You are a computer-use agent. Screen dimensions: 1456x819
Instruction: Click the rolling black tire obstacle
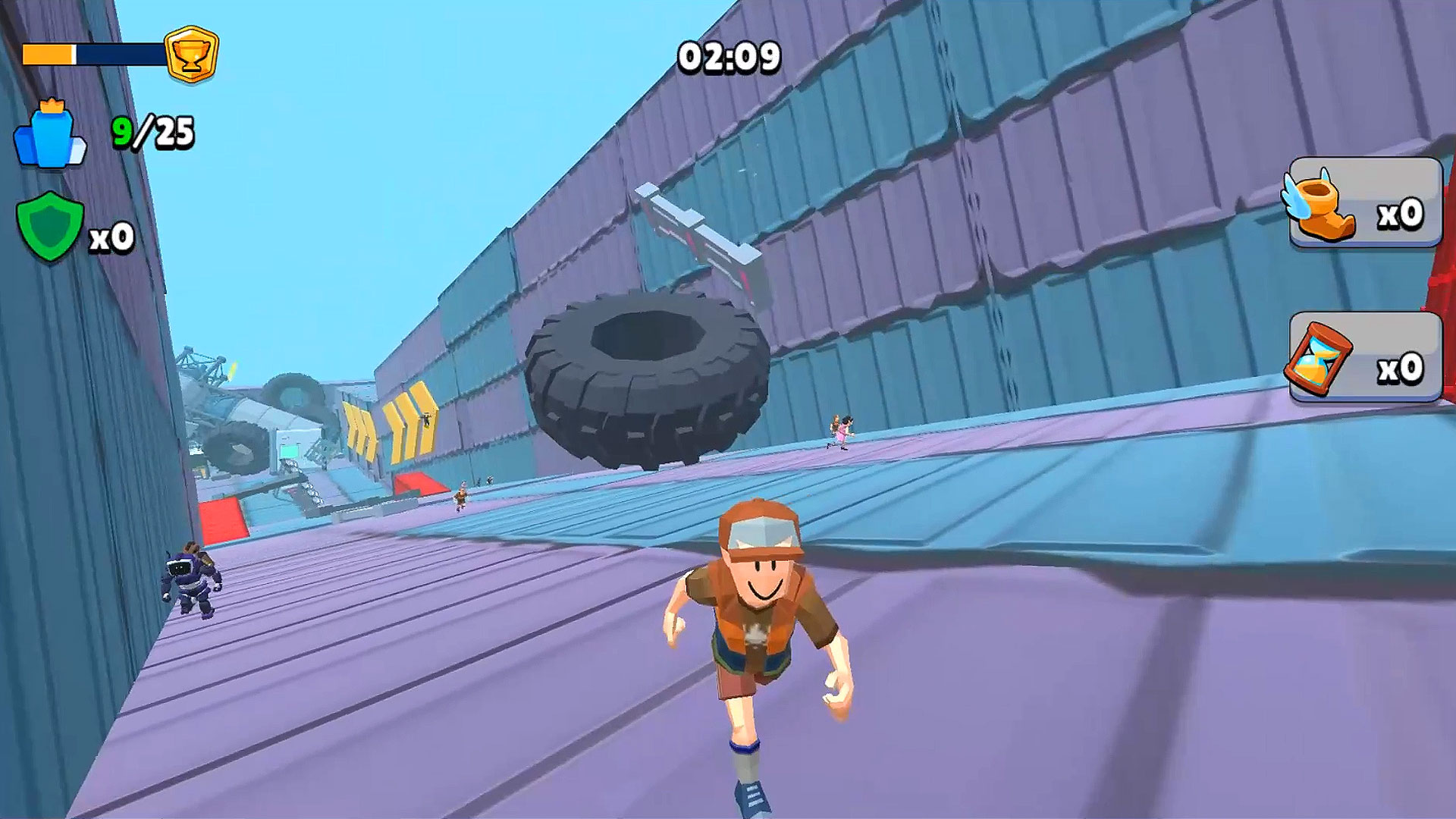point(648,379)
